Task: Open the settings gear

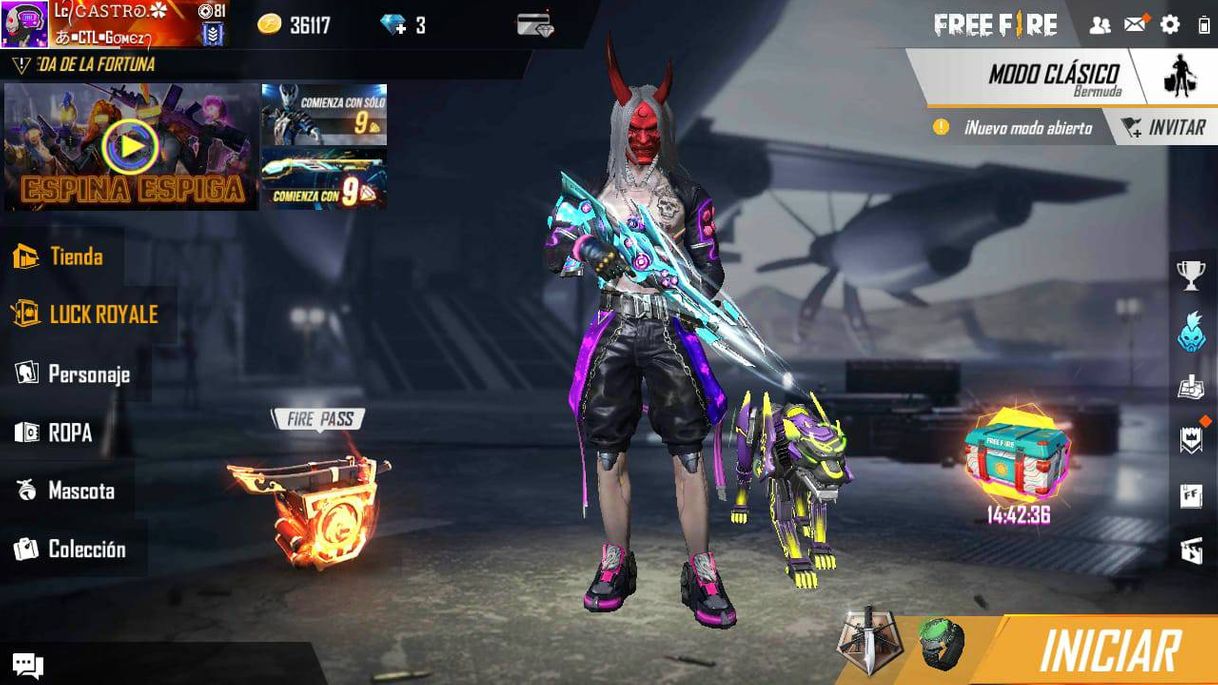Action: click(1170, 25)
